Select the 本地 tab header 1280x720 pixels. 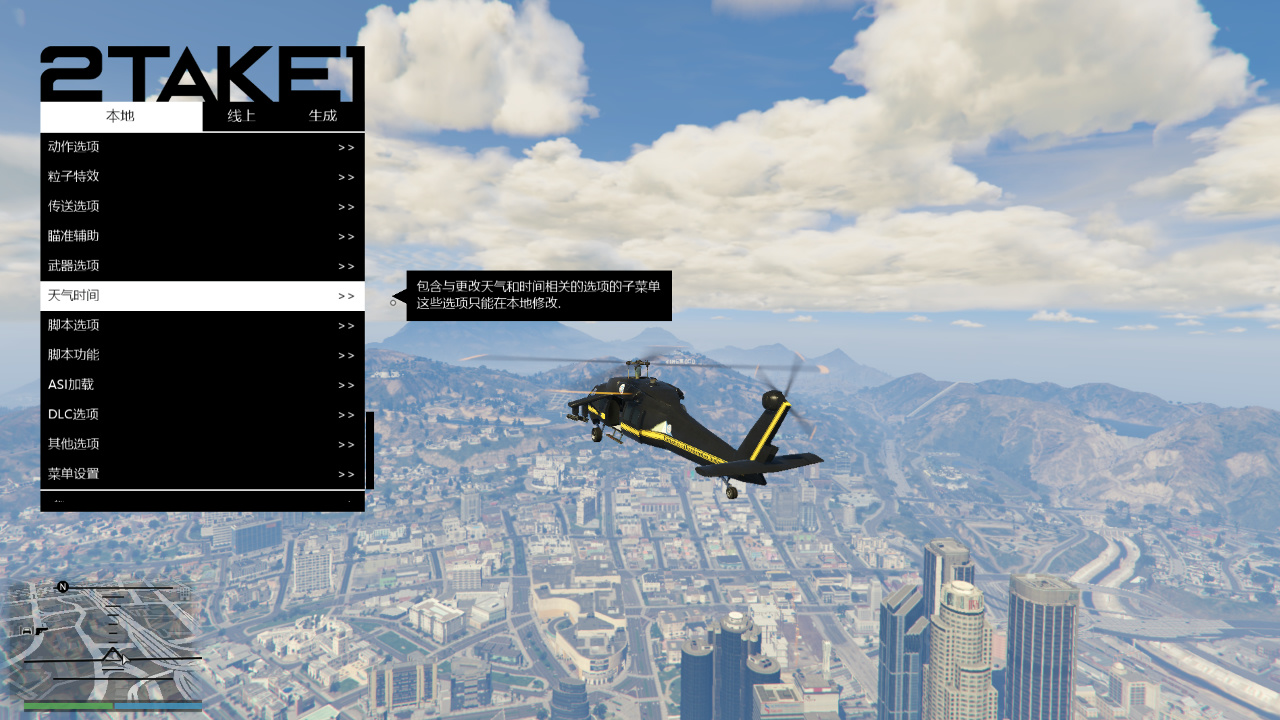(120, 116)
